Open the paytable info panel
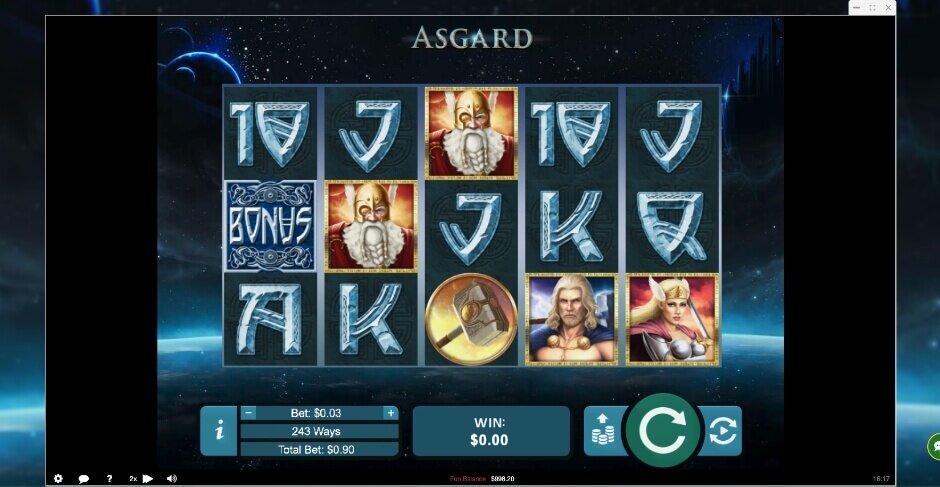940x487 pixels. [219, 431]
